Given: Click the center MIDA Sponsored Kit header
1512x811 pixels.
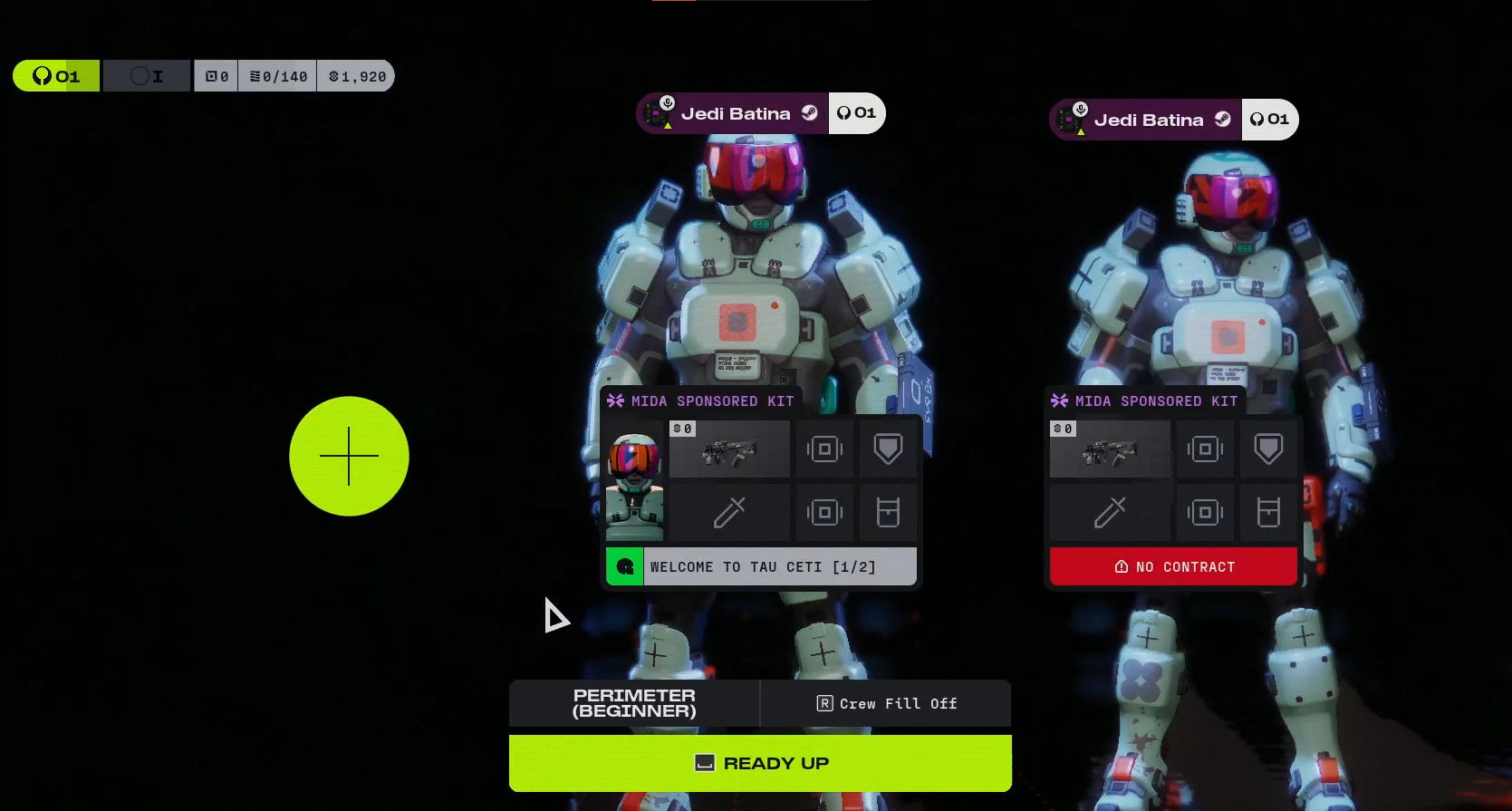Looking at the screenshot, I should (x=703, y=401).
